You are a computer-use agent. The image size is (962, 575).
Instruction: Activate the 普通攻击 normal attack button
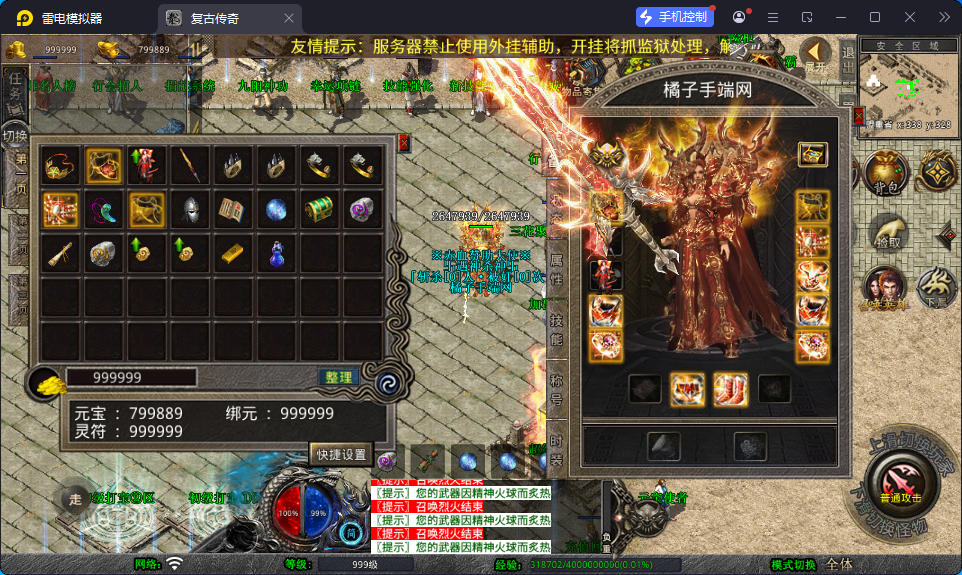pyautogui.click(x=900, y=483)
